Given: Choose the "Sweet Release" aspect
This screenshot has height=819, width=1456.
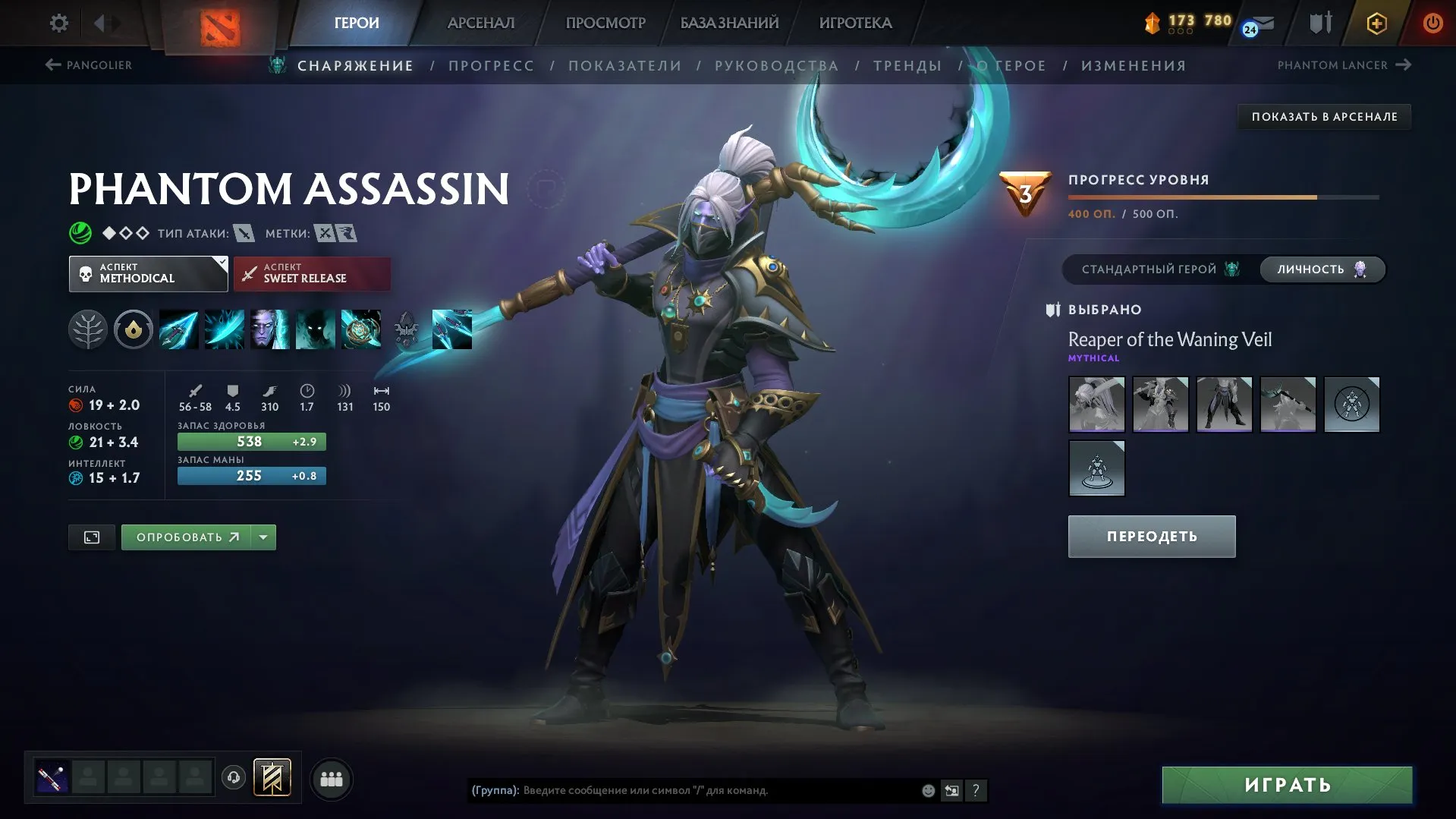Looking at the screenshot, I should click(313, 273).
